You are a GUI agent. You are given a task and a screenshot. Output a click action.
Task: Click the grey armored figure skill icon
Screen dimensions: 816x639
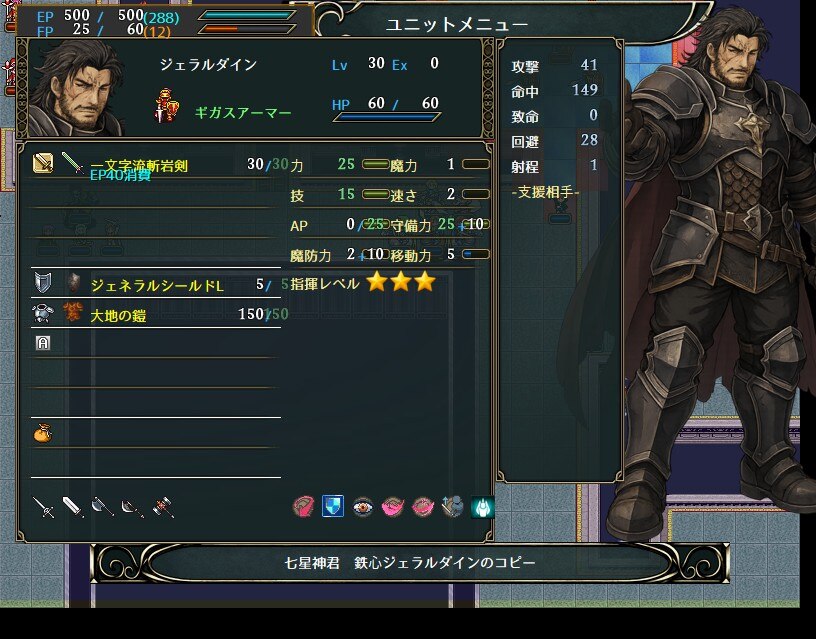pyautogui.click(x=452, y=507)
